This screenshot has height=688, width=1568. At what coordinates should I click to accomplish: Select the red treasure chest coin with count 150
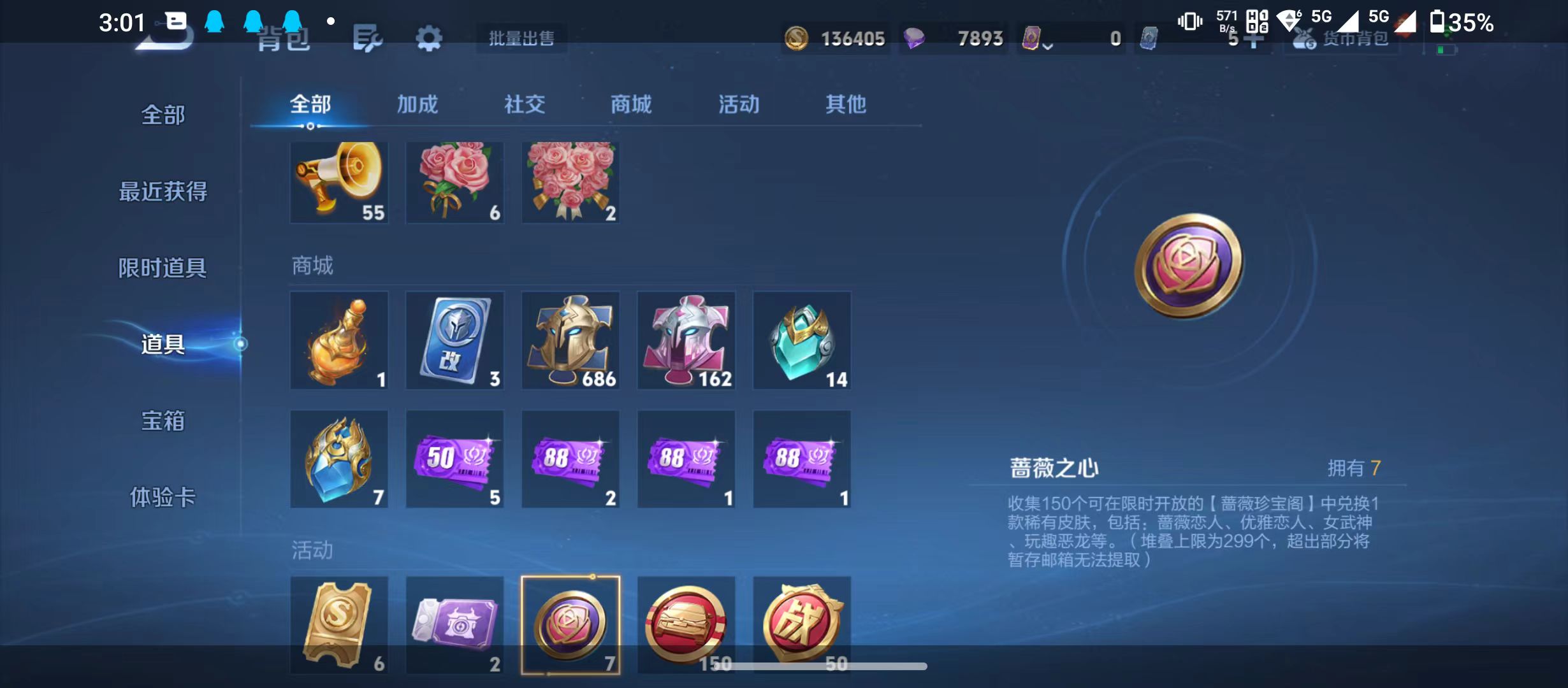click(686, 624)
